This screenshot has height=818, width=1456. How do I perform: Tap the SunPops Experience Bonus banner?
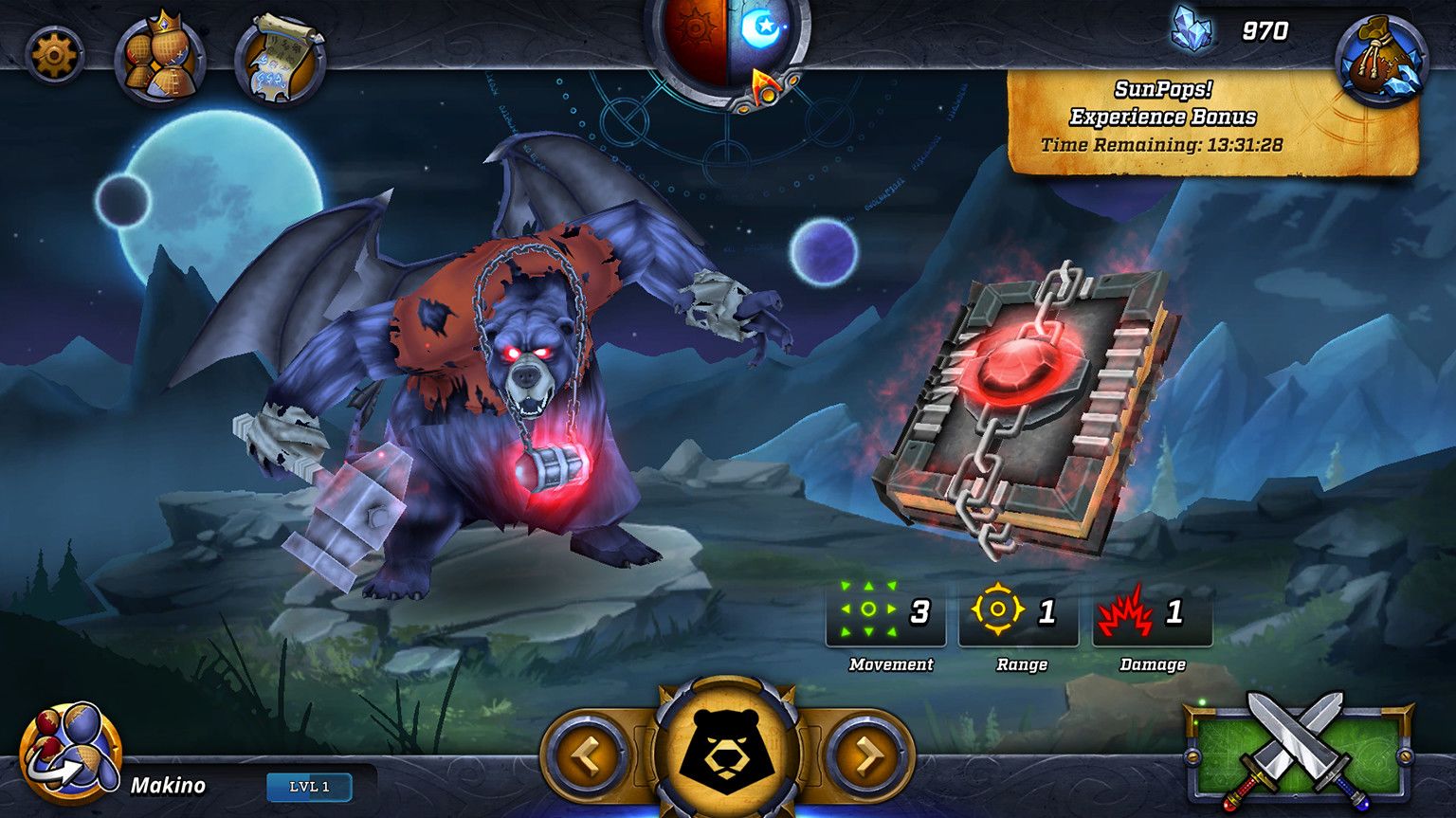[x=1211, y=119]
